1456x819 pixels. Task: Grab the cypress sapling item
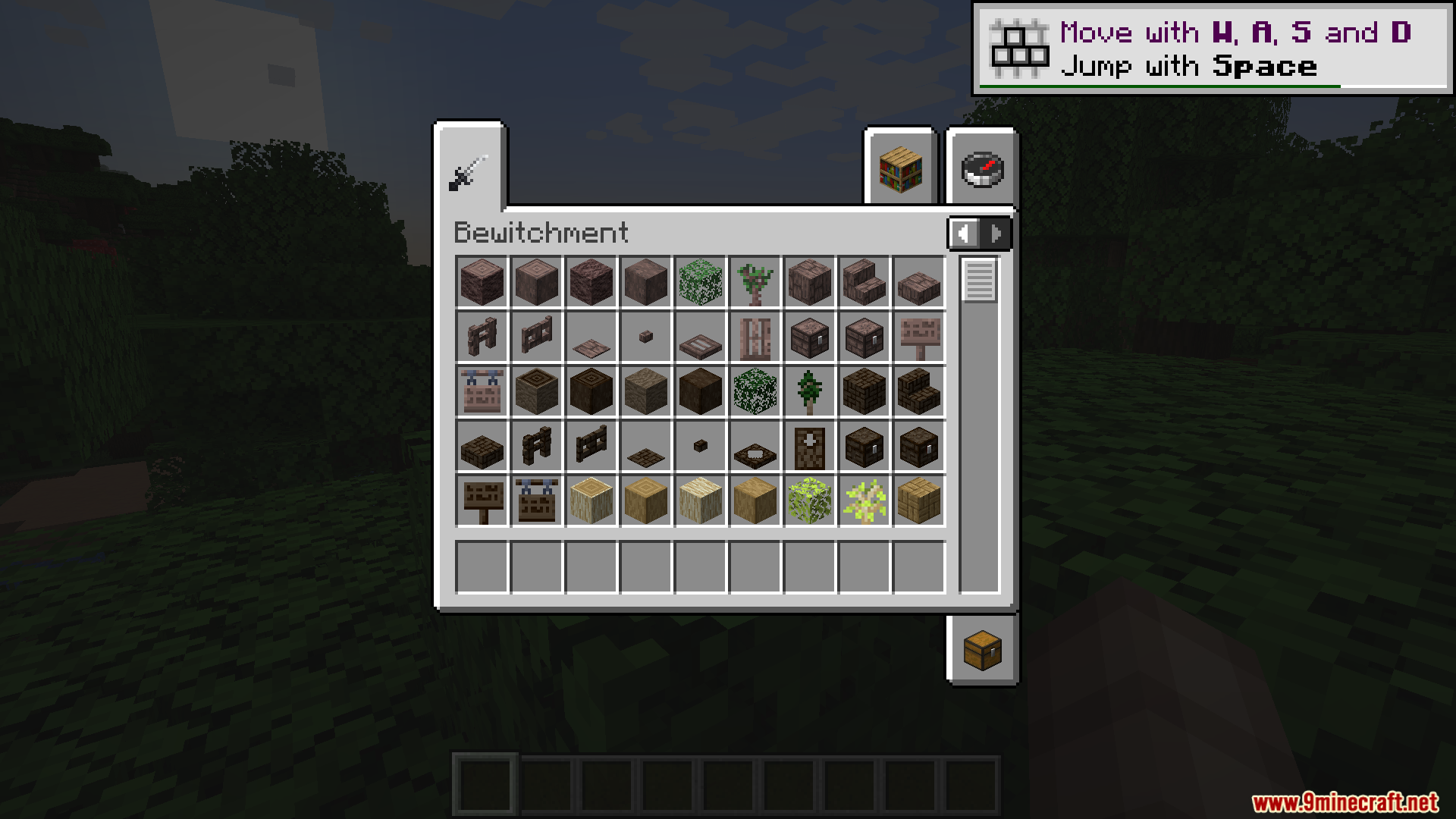755,281
